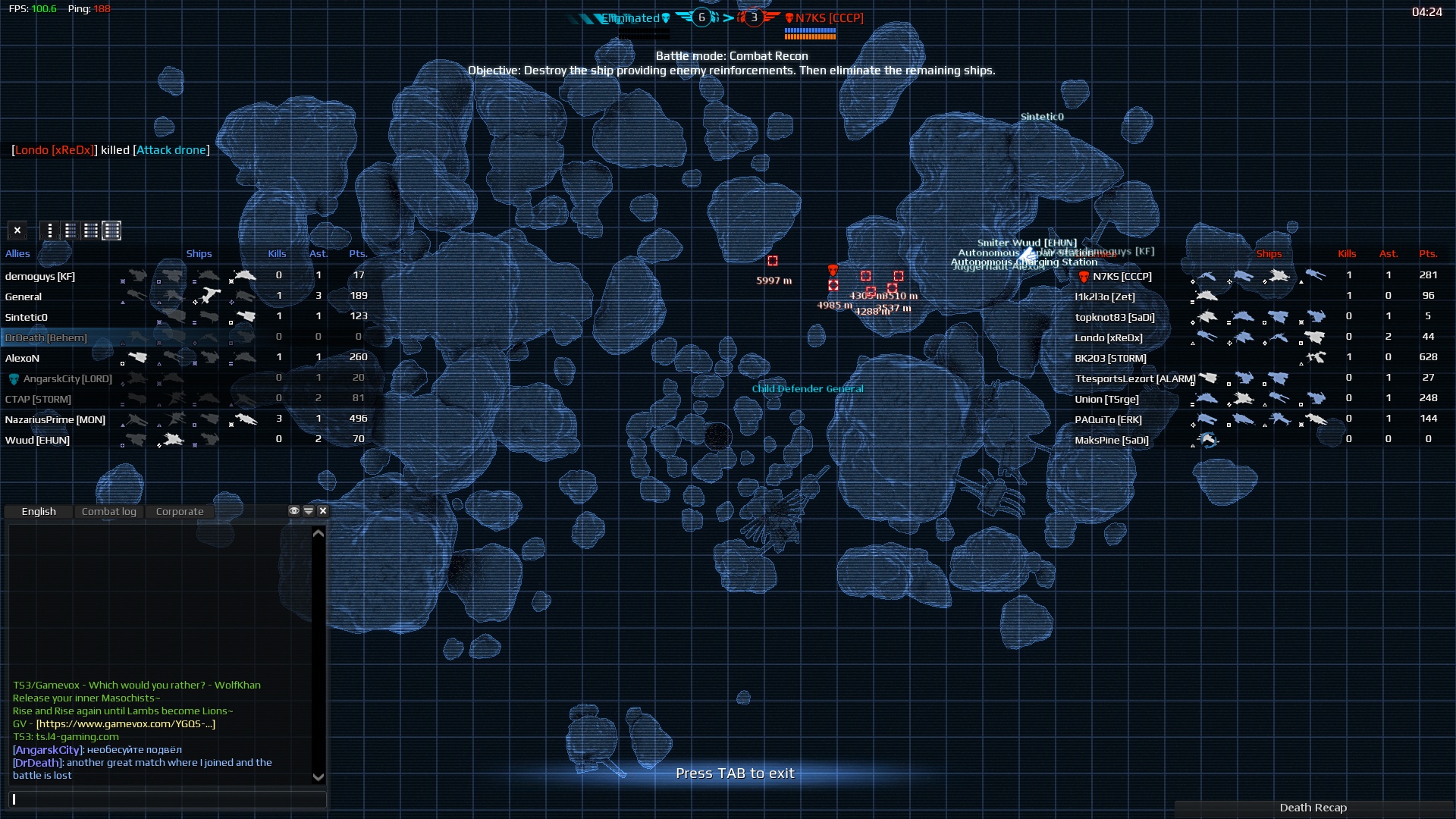Select the three-column scoreboard layout icon

[90, 230]
